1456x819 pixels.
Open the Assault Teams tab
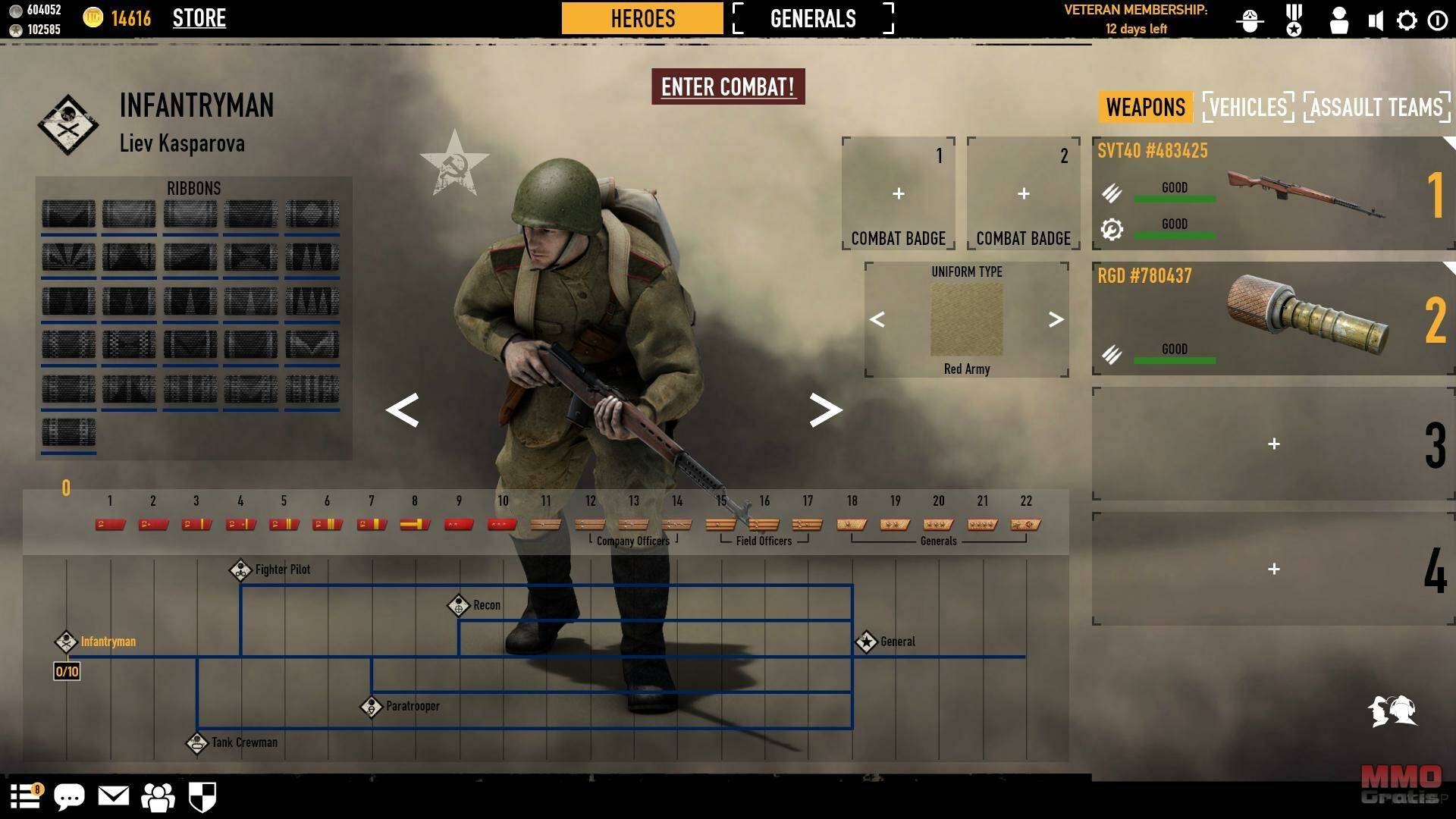coord(1376,107)
